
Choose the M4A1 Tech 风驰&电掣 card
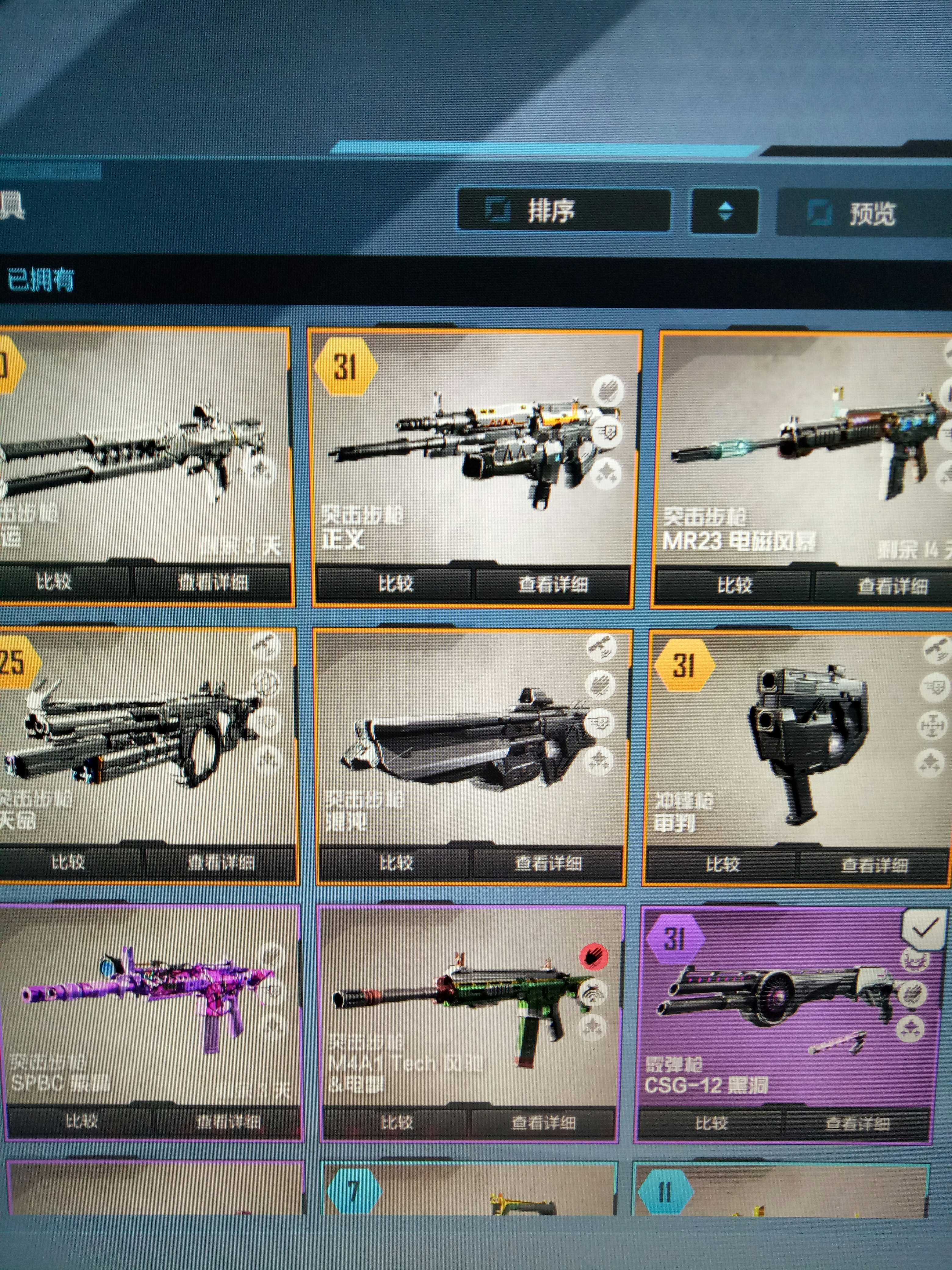click(x=471, y=1005)
